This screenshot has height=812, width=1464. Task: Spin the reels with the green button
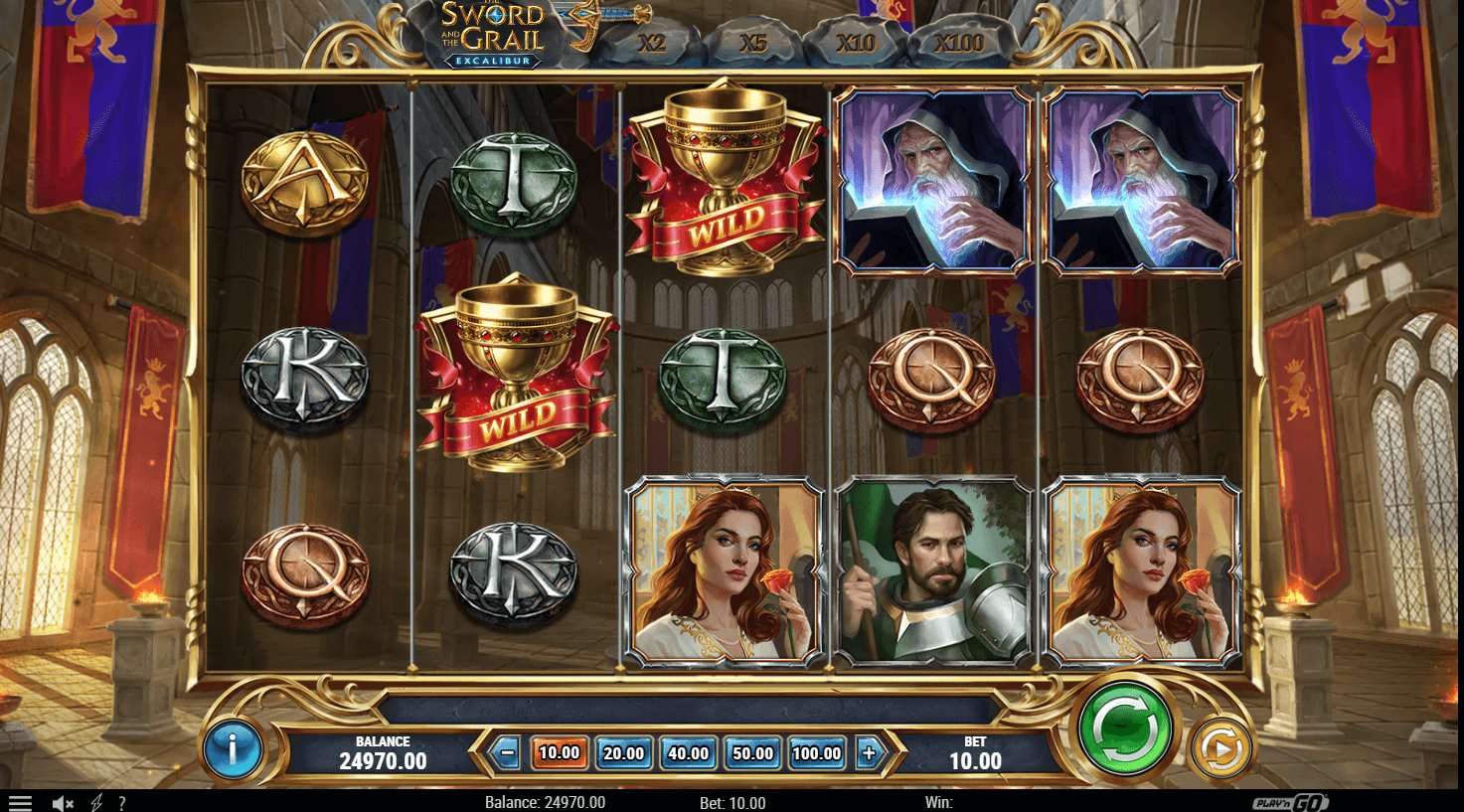1124,729
